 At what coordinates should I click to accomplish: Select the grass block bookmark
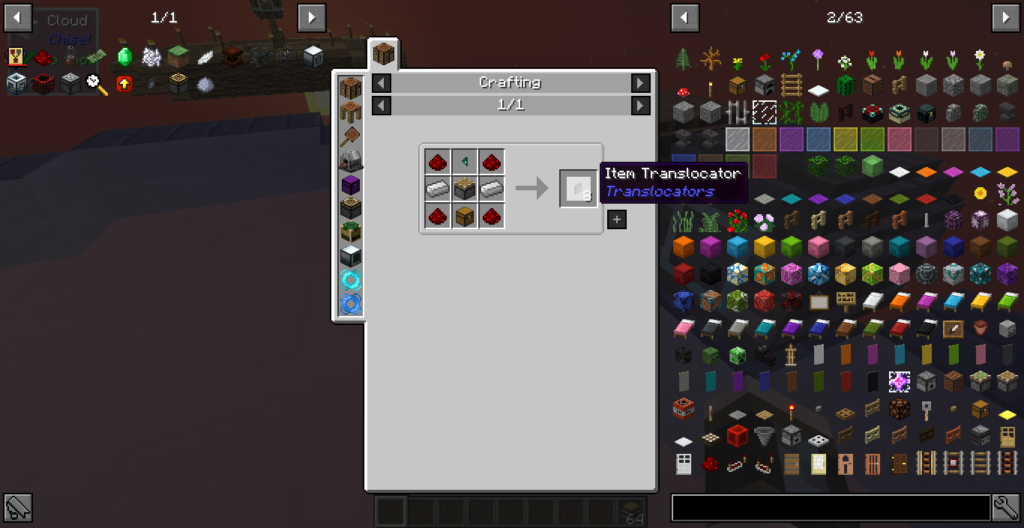tap(179, 57)
